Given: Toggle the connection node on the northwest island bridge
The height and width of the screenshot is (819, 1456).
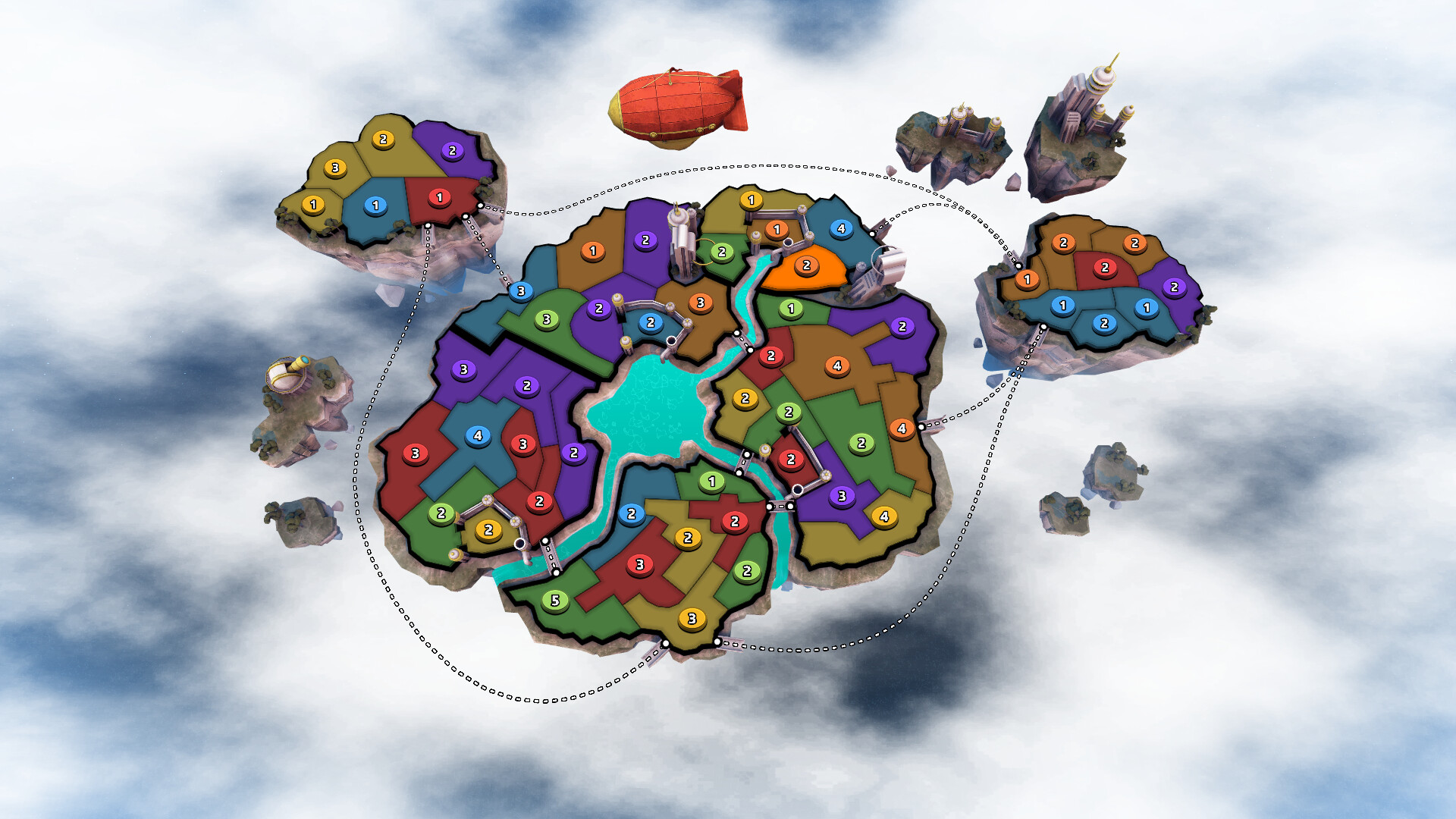Looking at the screenshot, I should click(x=465, y=217).
